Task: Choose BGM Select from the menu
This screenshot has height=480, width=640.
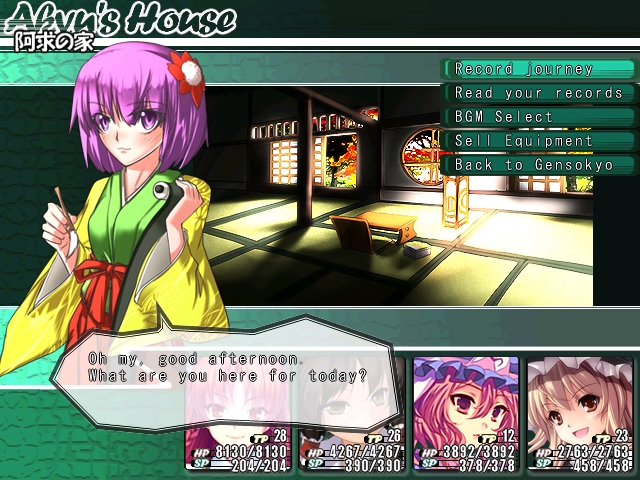Action: tap(538, 116)
